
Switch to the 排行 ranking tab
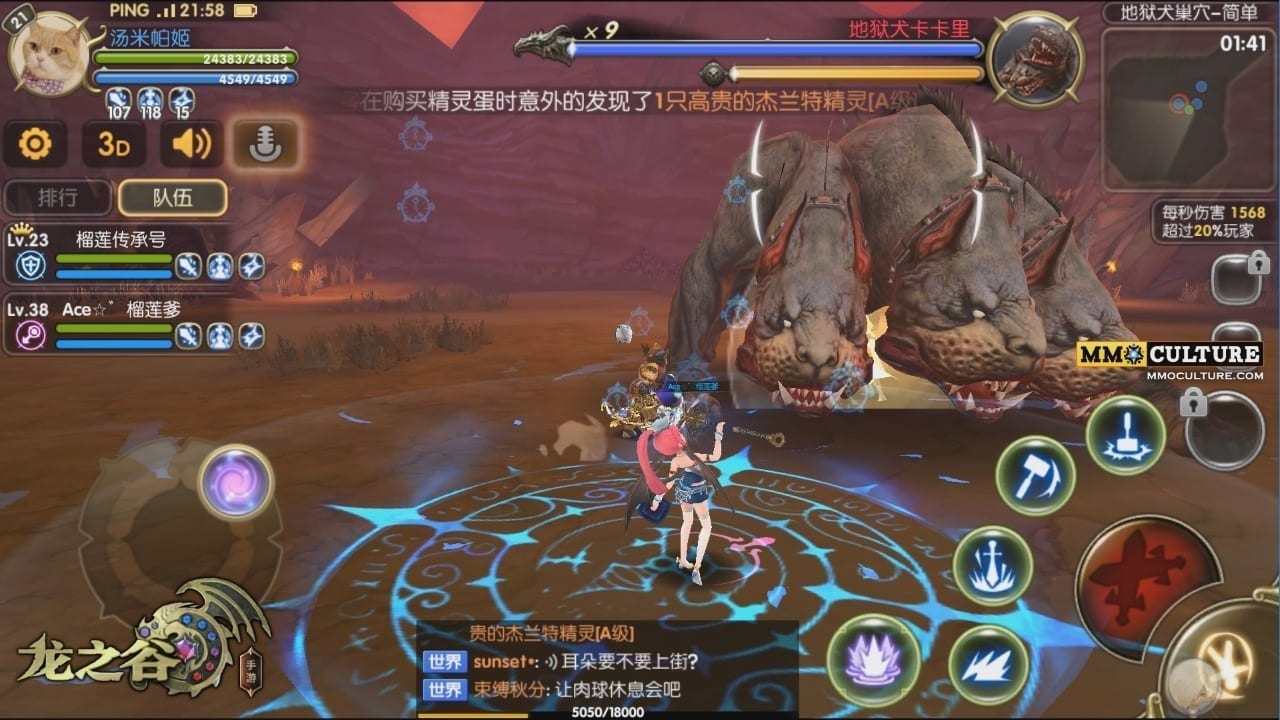click(58, 197)
